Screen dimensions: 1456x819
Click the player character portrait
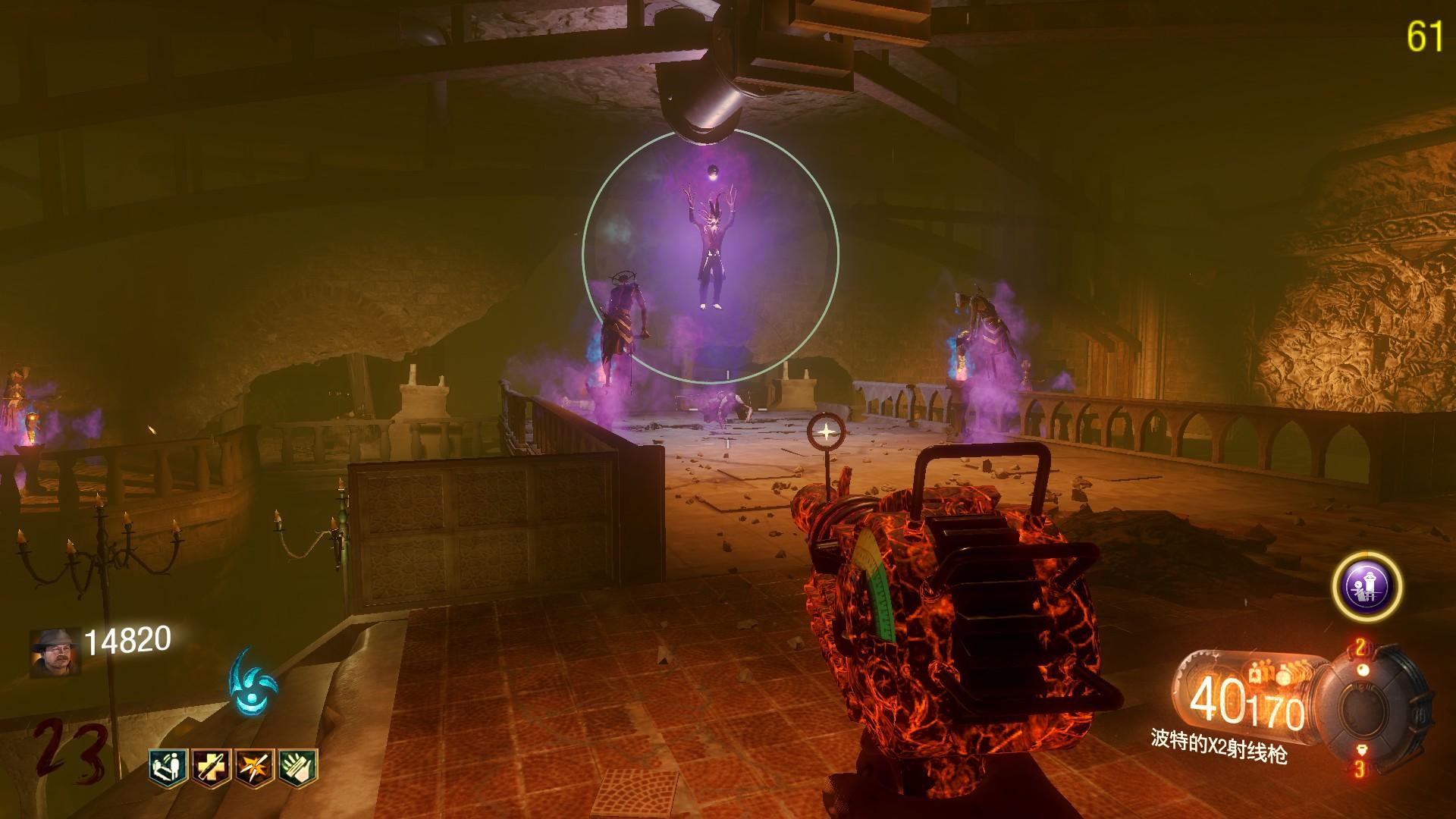pyautogui.click(x=55, y=651)
